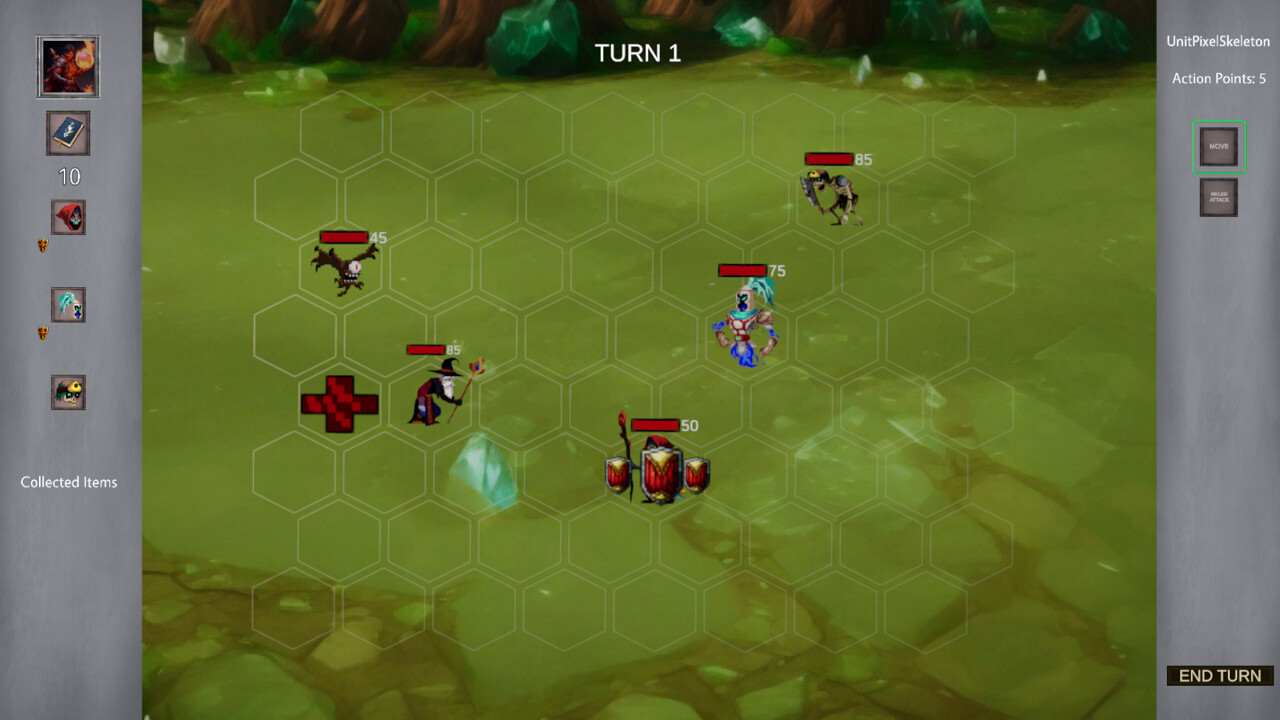Toggle the Move action for the skeleton
The height and width of the screenshot is (720, 1280).
pyautogui.click(x=1218, y=146)
